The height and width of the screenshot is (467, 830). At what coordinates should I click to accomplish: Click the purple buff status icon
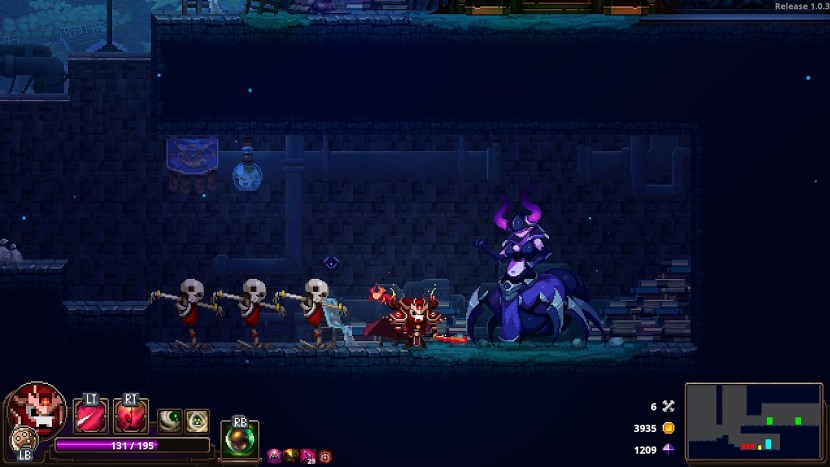(x=274, y=456)
